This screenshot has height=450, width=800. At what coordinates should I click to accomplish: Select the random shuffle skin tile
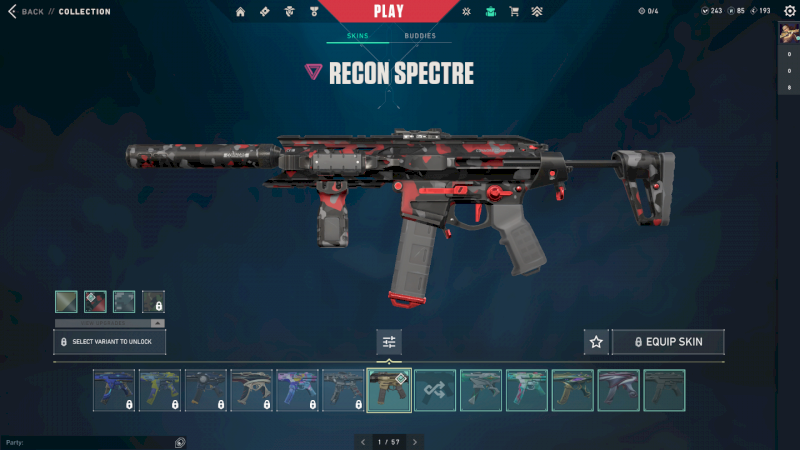435,390
